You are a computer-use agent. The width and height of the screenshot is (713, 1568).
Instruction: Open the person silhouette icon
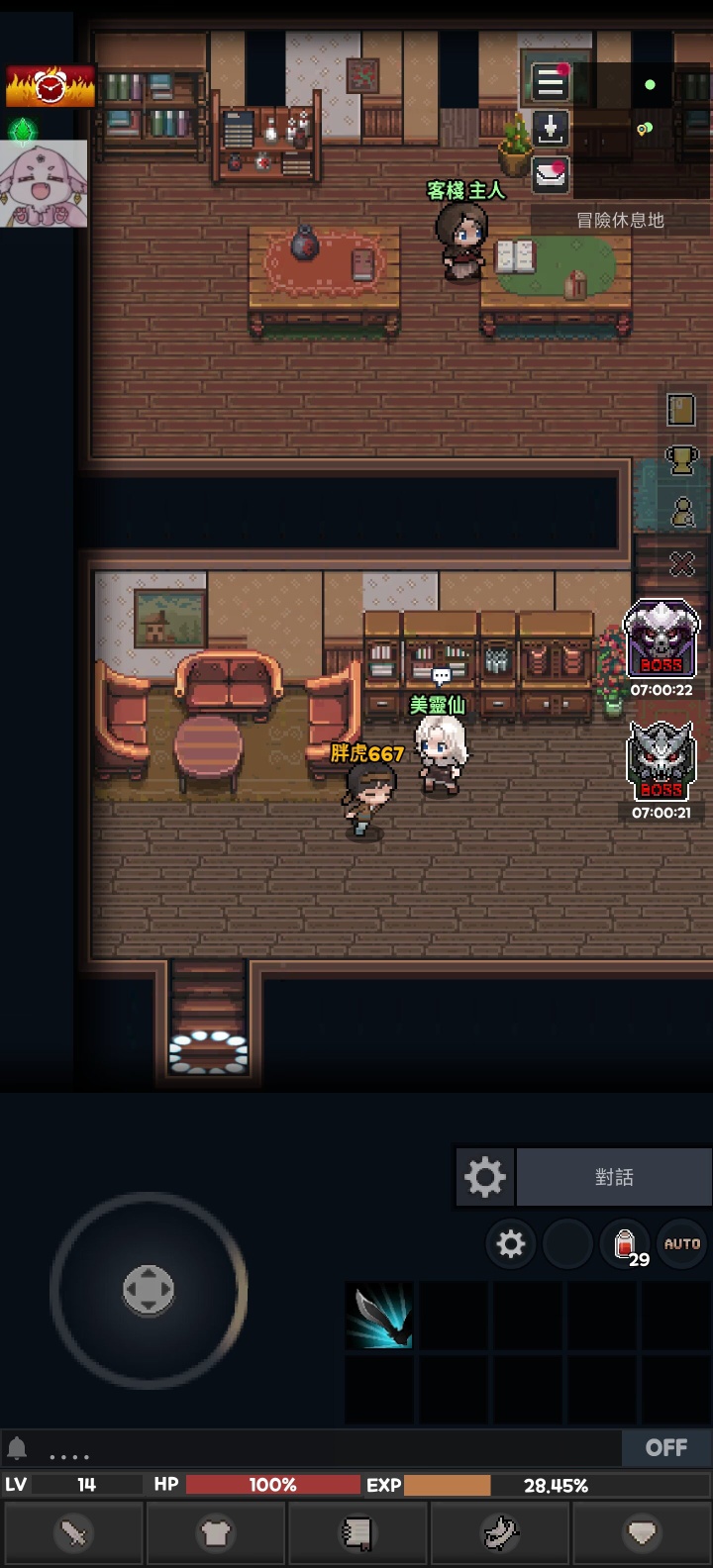point(682,512)
